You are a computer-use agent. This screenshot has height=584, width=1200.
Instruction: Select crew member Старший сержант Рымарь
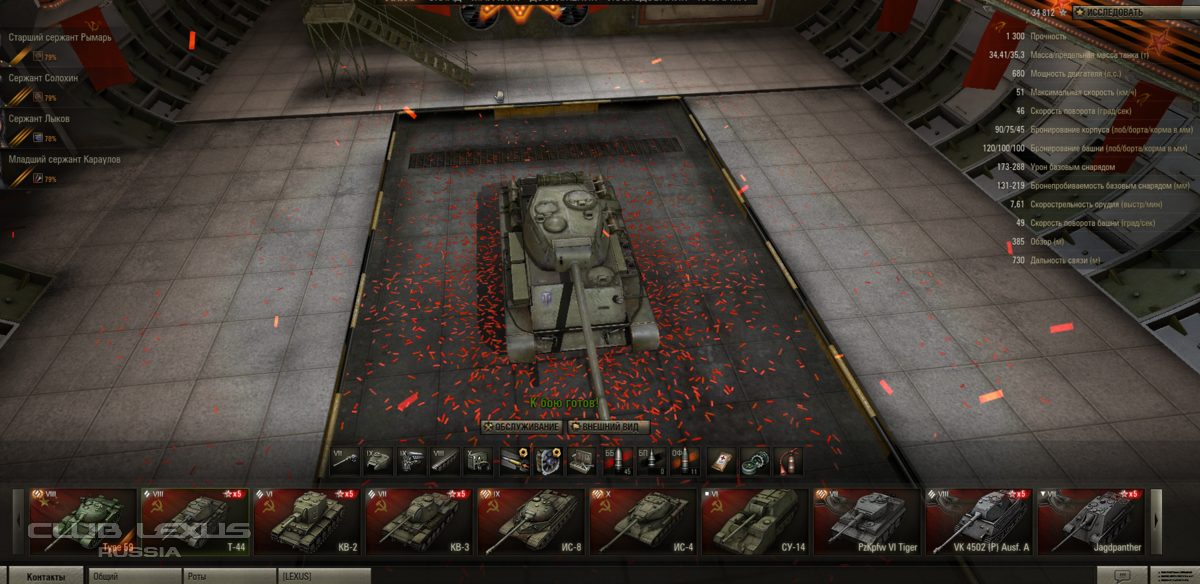(60, 38)
